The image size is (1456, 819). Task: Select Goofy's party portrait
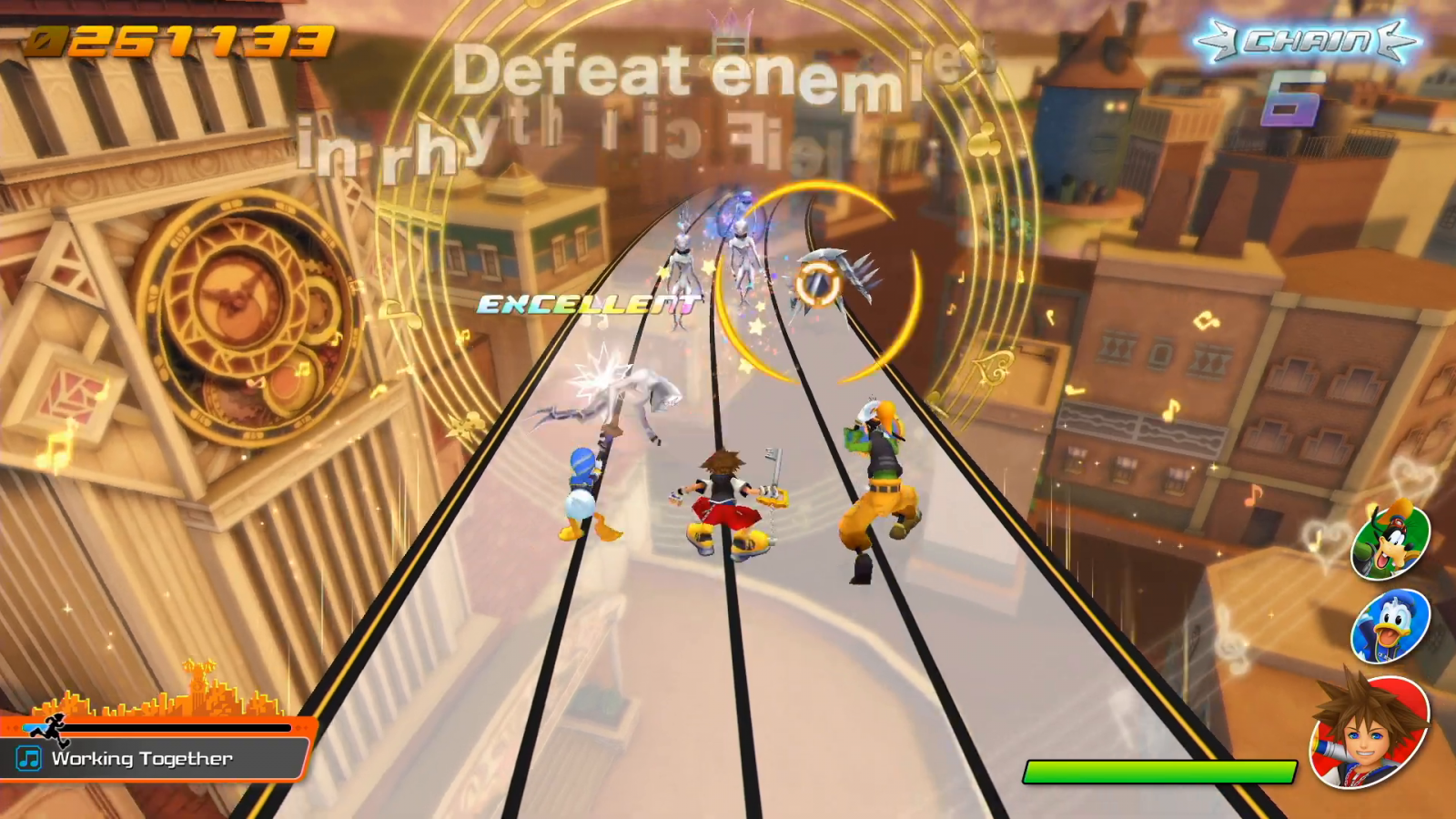click(x=1390, y=541)
